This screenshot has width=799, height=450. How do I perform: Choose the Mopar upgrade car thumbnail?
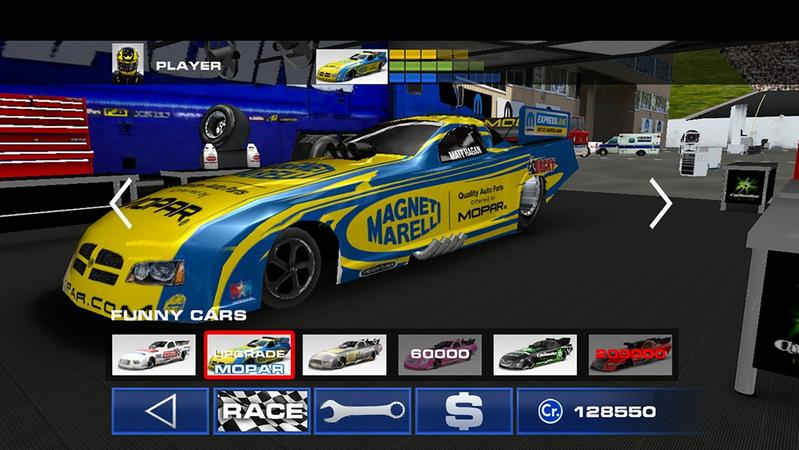tap(249, 354)
